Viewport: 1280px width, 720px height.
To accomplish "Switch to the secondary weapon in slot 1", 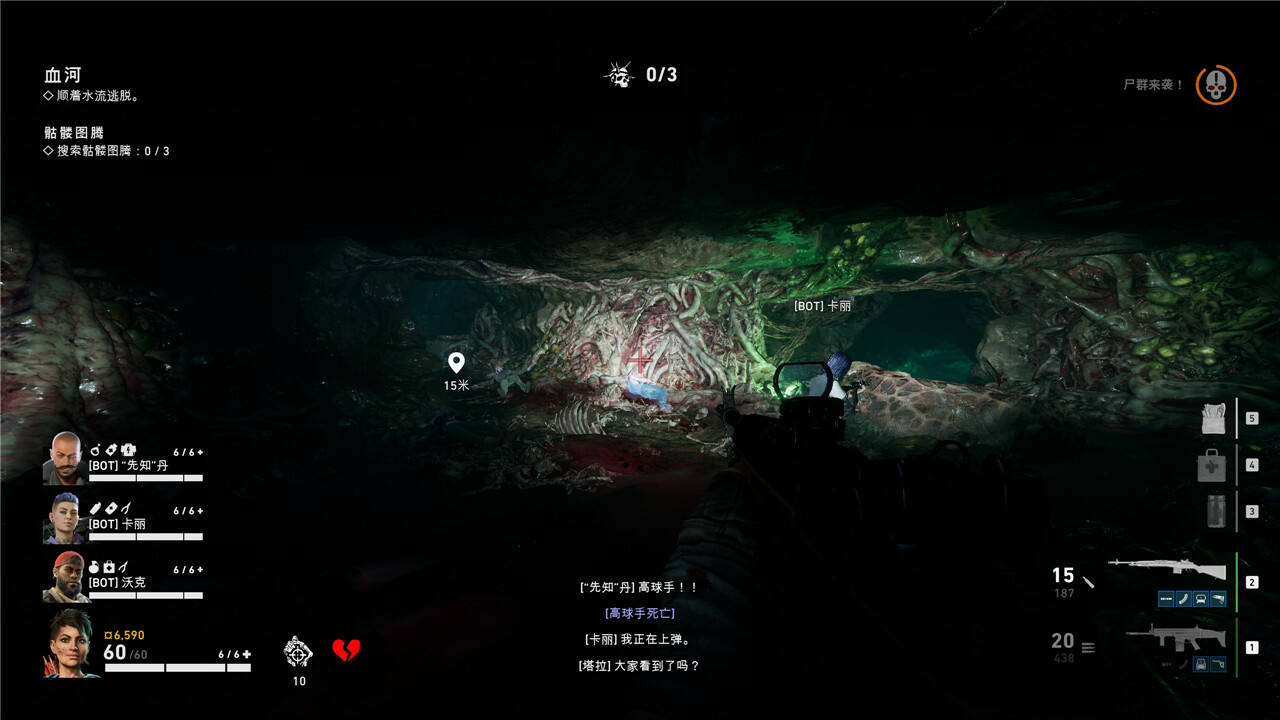I will tap(1170, 637).
